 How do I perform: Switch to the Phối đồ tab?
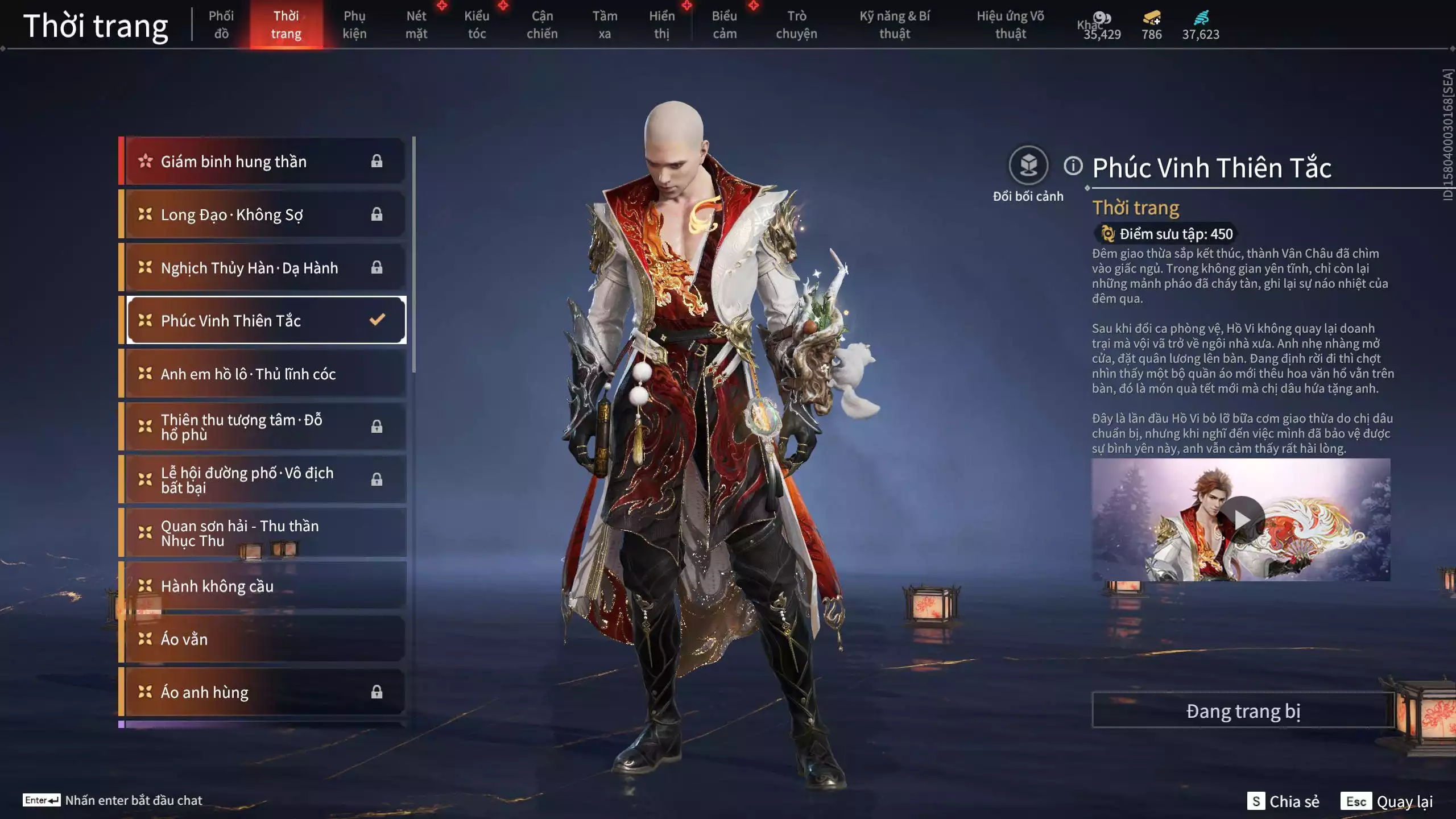point(221,25)
